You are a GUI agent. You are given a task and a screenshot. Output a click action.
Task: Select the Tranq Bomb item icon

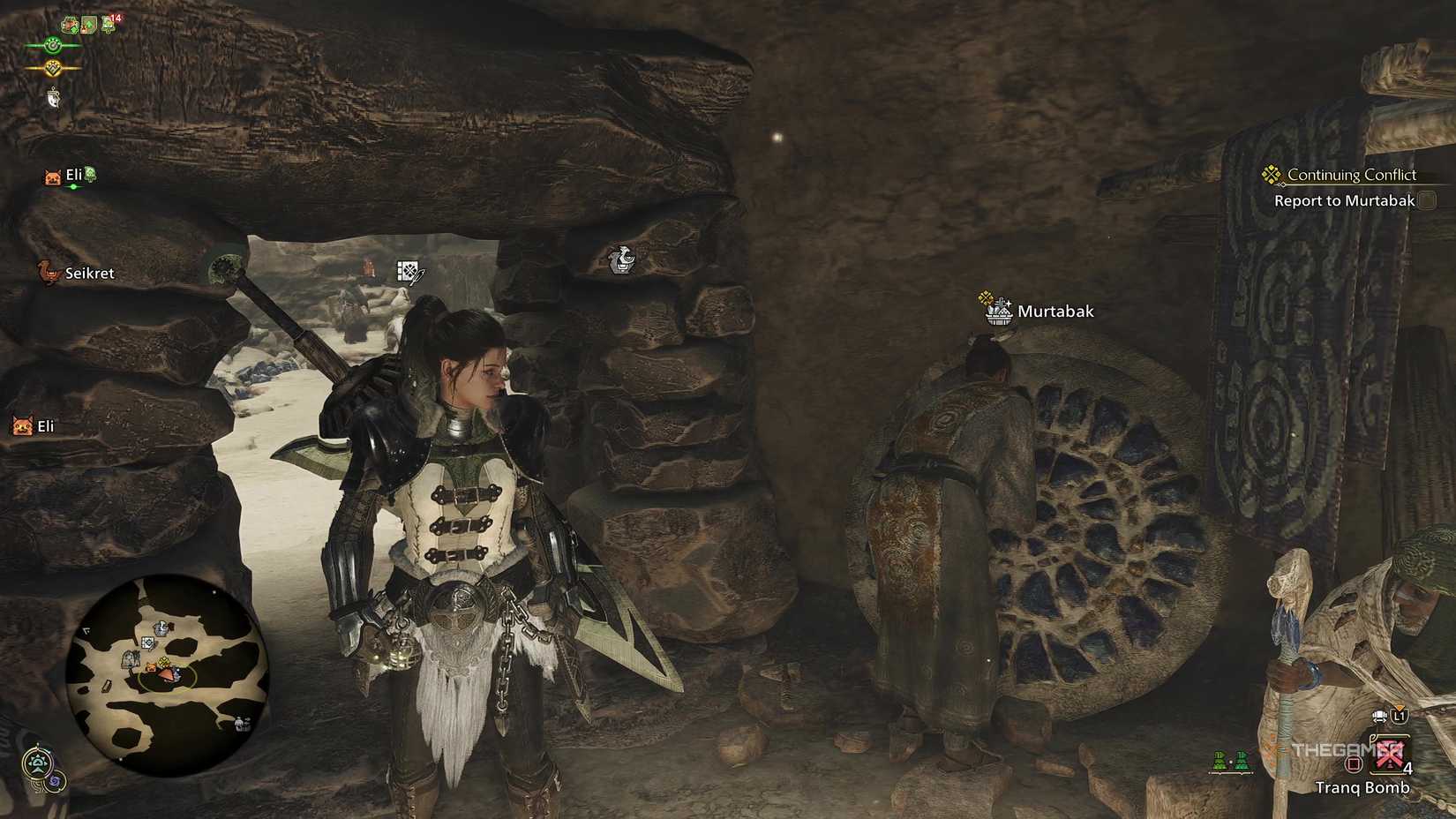point(1388,754)
